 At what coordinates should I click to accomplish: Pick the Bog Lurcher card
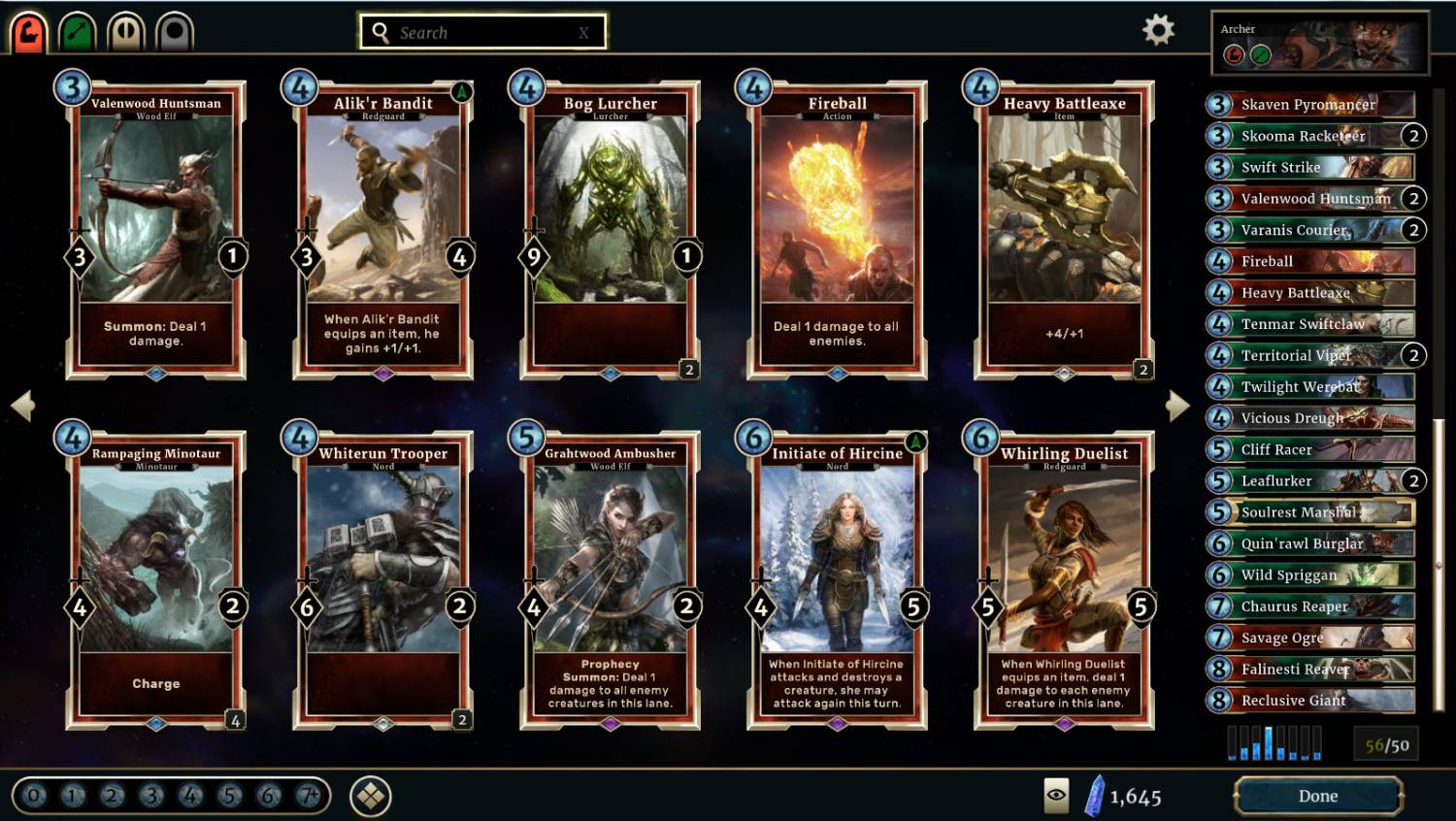pyautogui.click(x=610, y=230)
